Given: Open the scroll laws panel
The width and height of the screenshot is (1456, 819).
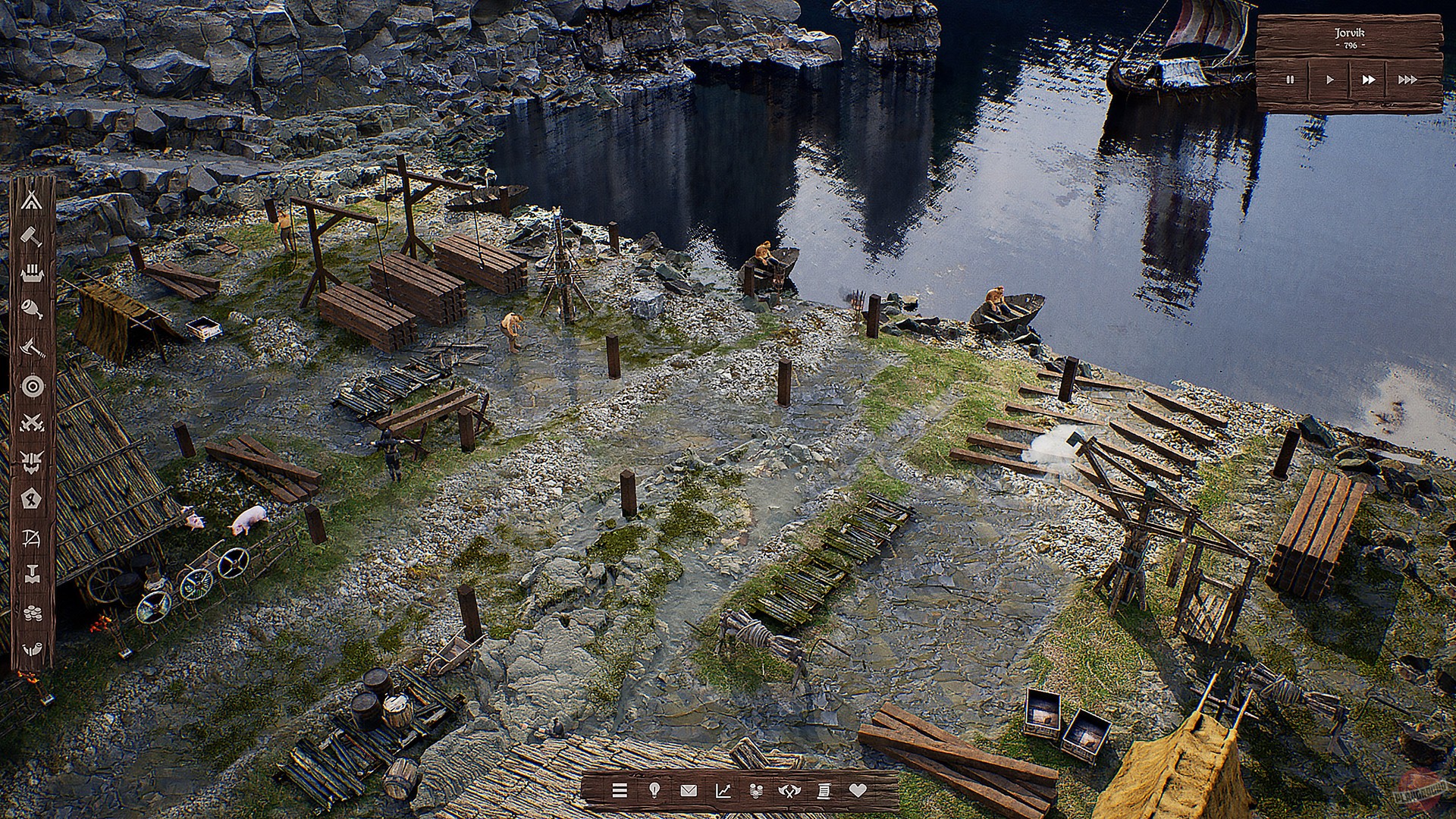Looking at the screenshot, I should 824,790.
